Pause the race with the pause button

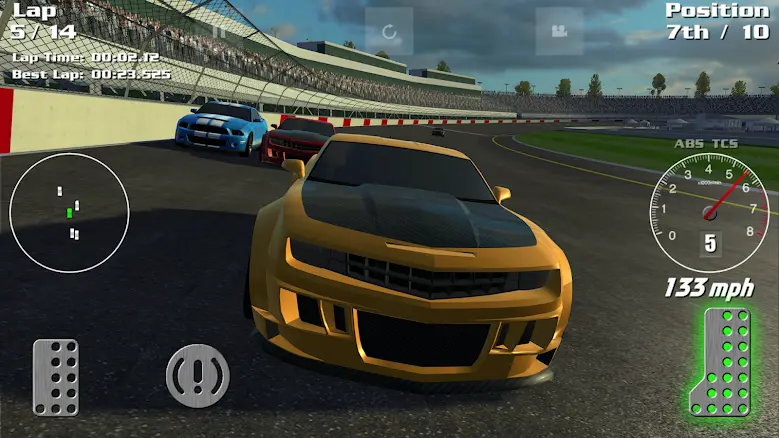click(219, 31)
